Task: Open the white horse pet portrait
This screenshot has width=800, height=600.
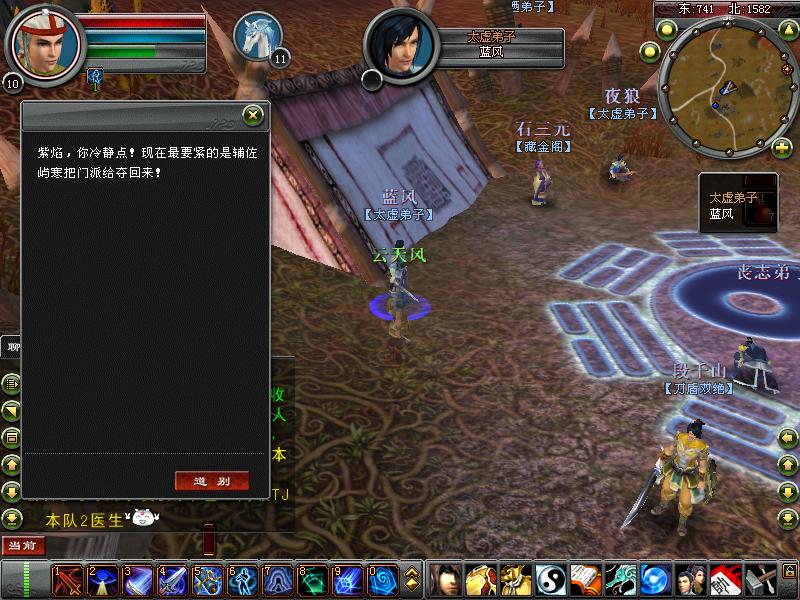Action: click(x=256, y=35)
